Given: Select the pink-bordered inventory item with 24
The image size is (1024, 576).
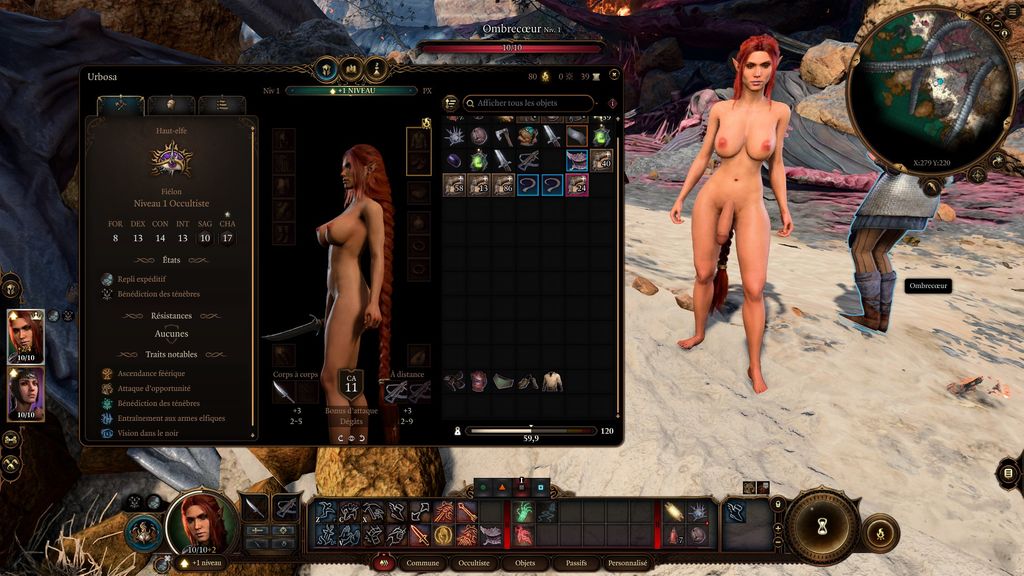Looking at the screenshot, I should click(x=577, y=184).
